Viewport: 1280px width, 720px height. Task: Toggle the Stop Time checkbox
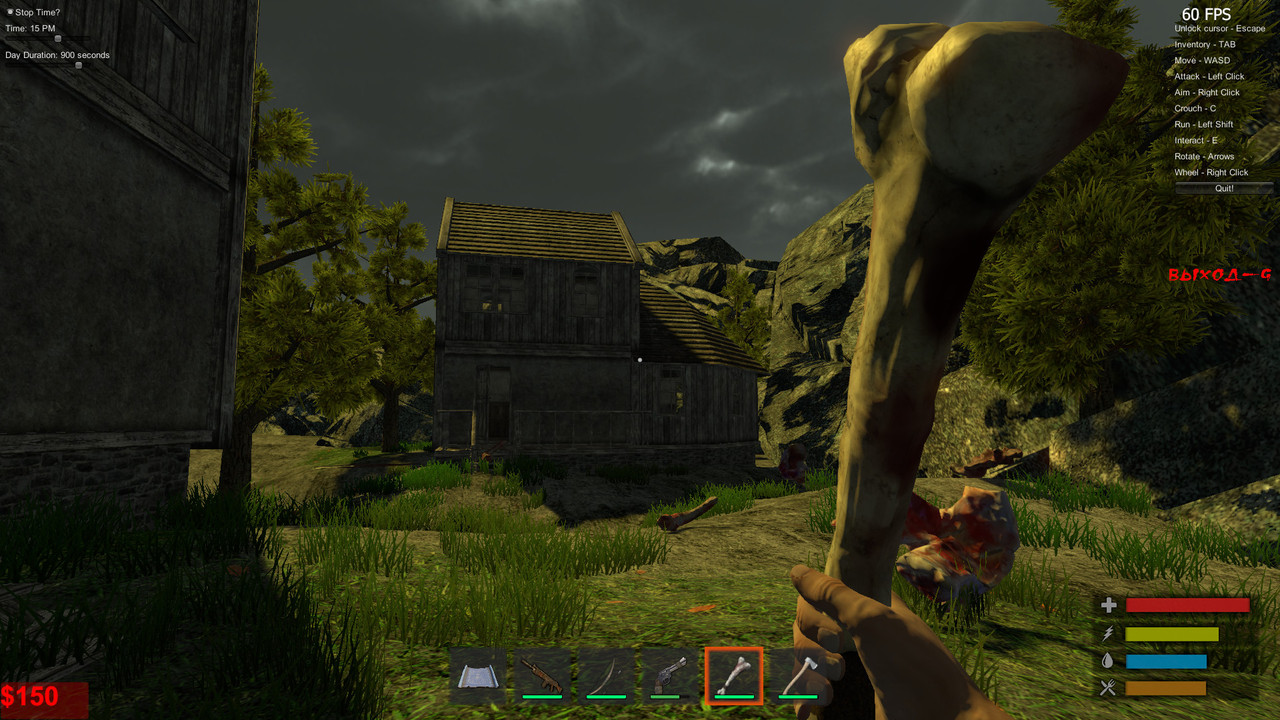10,12
